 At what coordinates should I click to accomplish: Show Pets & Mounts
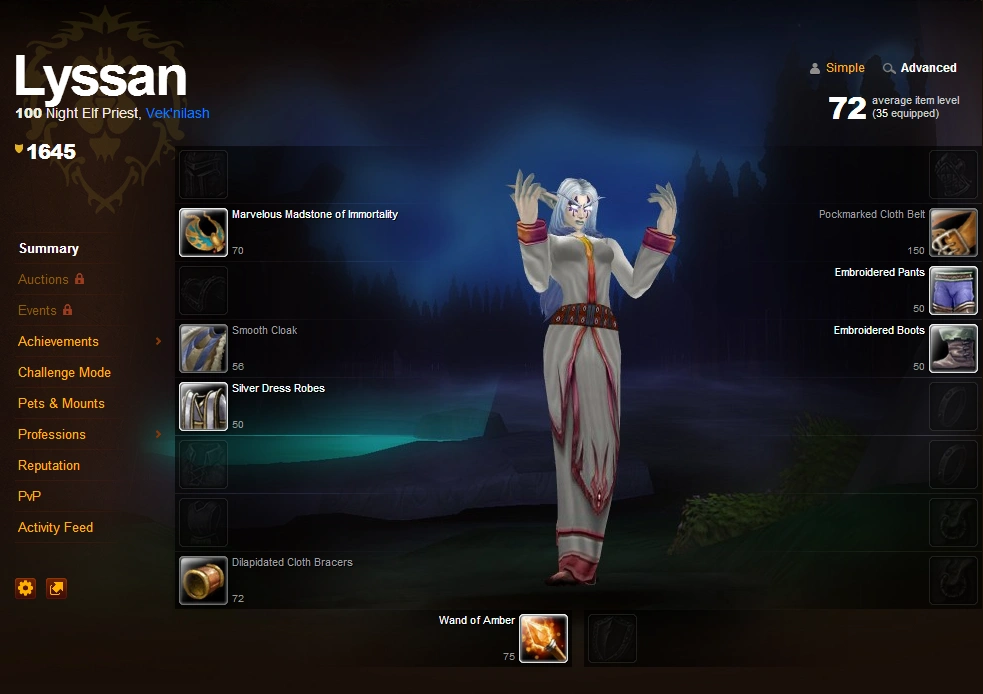(x=61, y=404)
